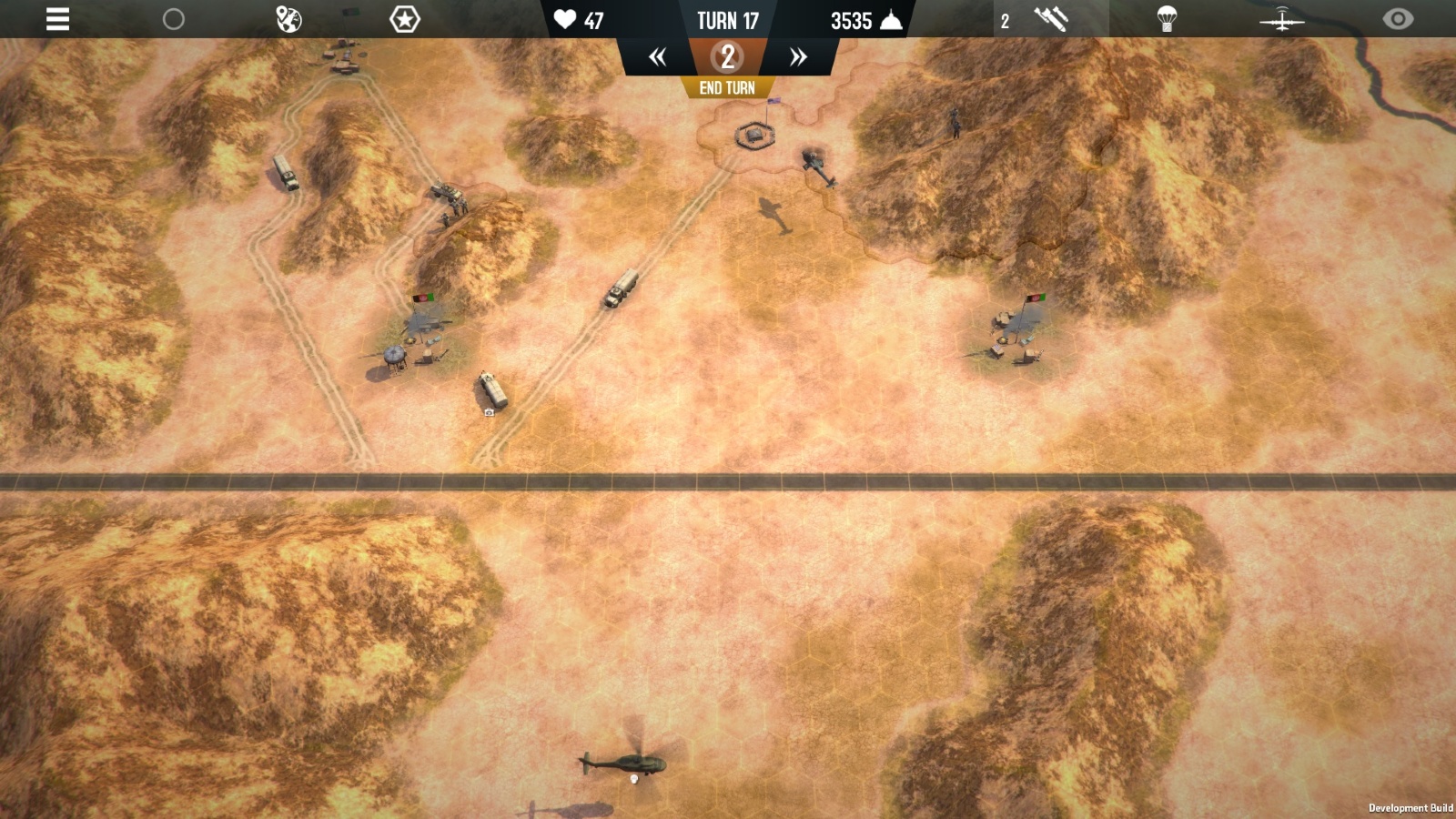Toggle the circle indicator next to the menu

coord(174,20)
